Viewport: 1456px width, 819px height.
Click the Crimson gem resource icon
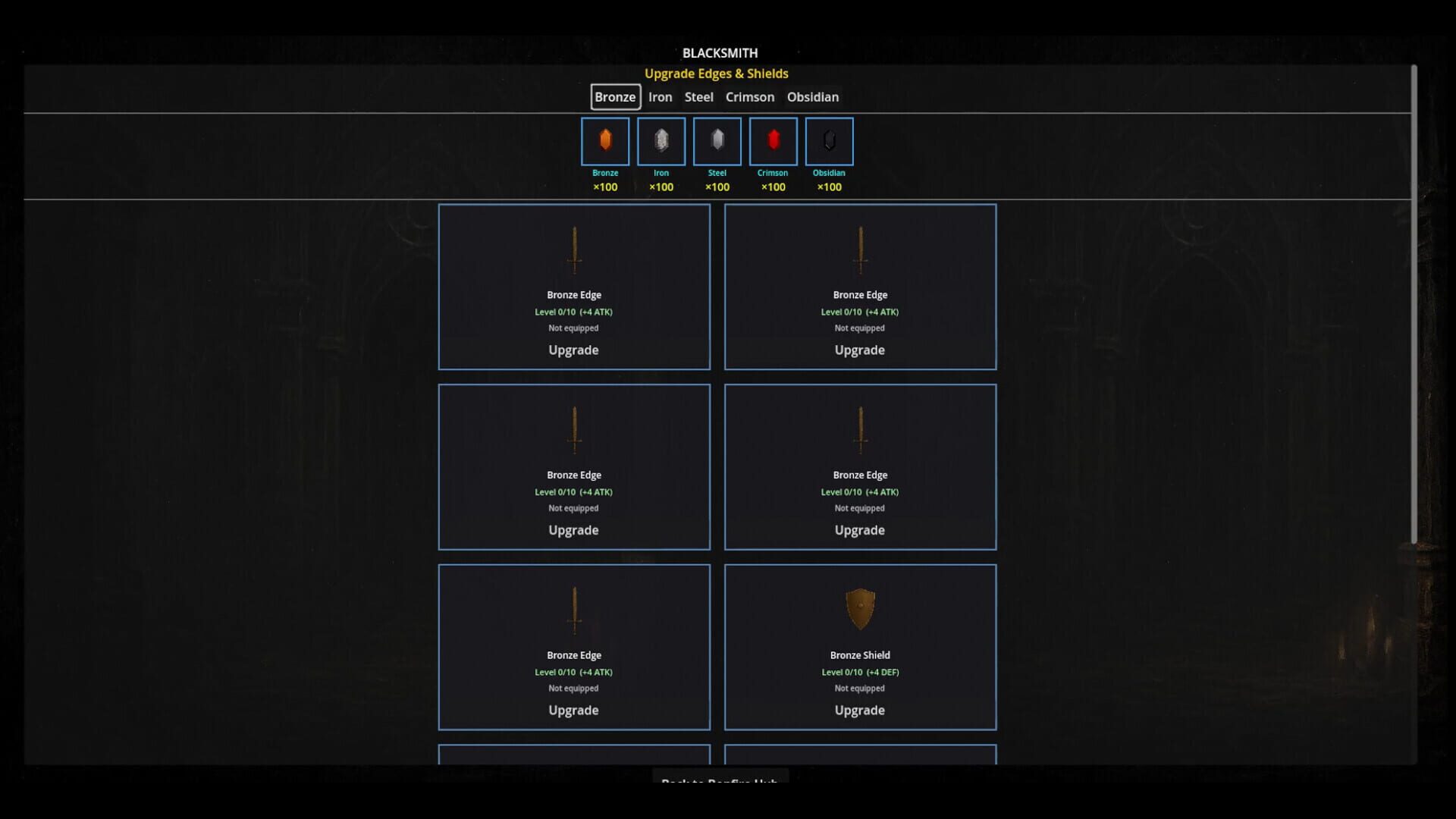(x=773, y=141)
